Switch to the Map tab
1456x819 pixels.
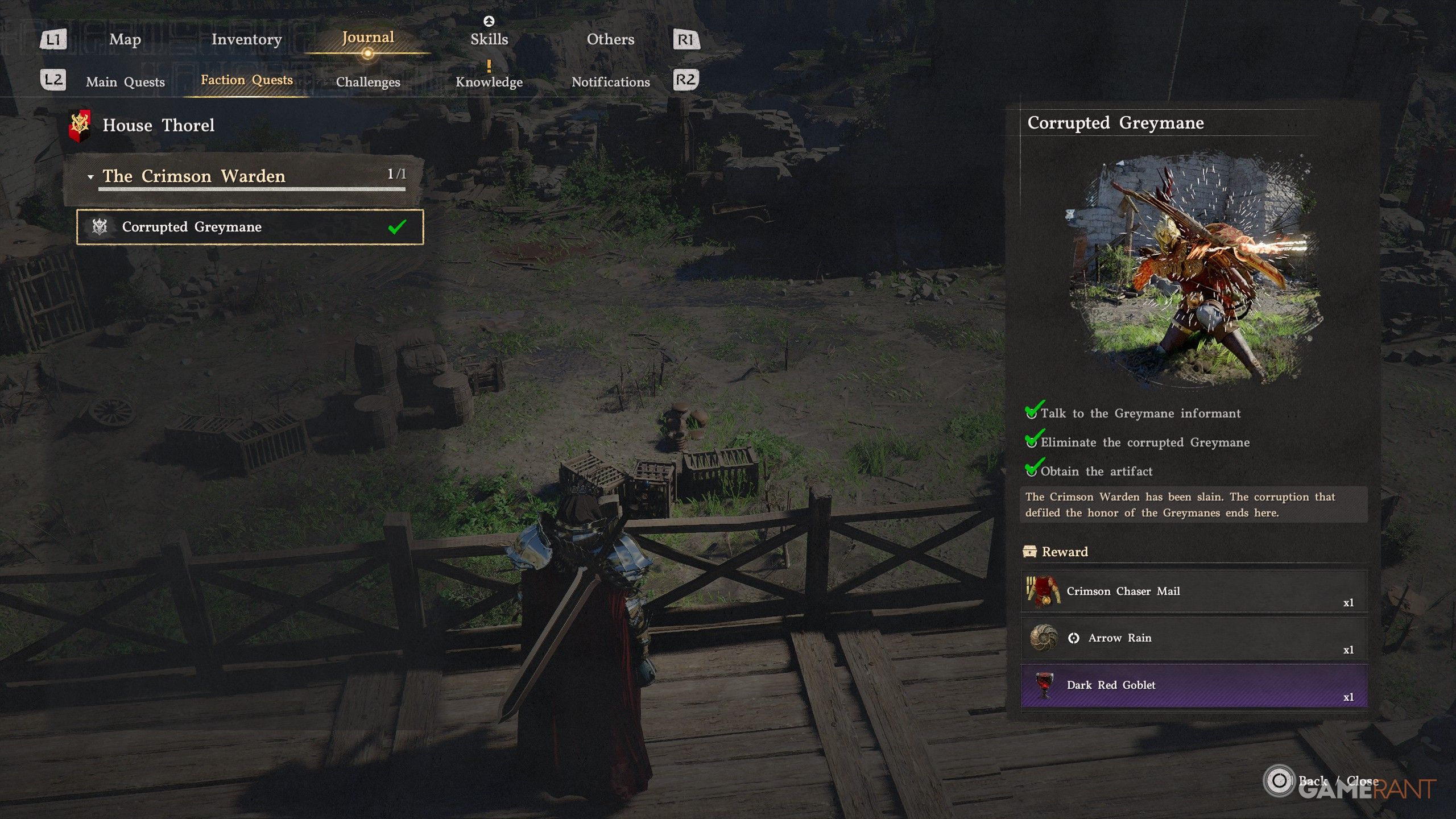125,39
